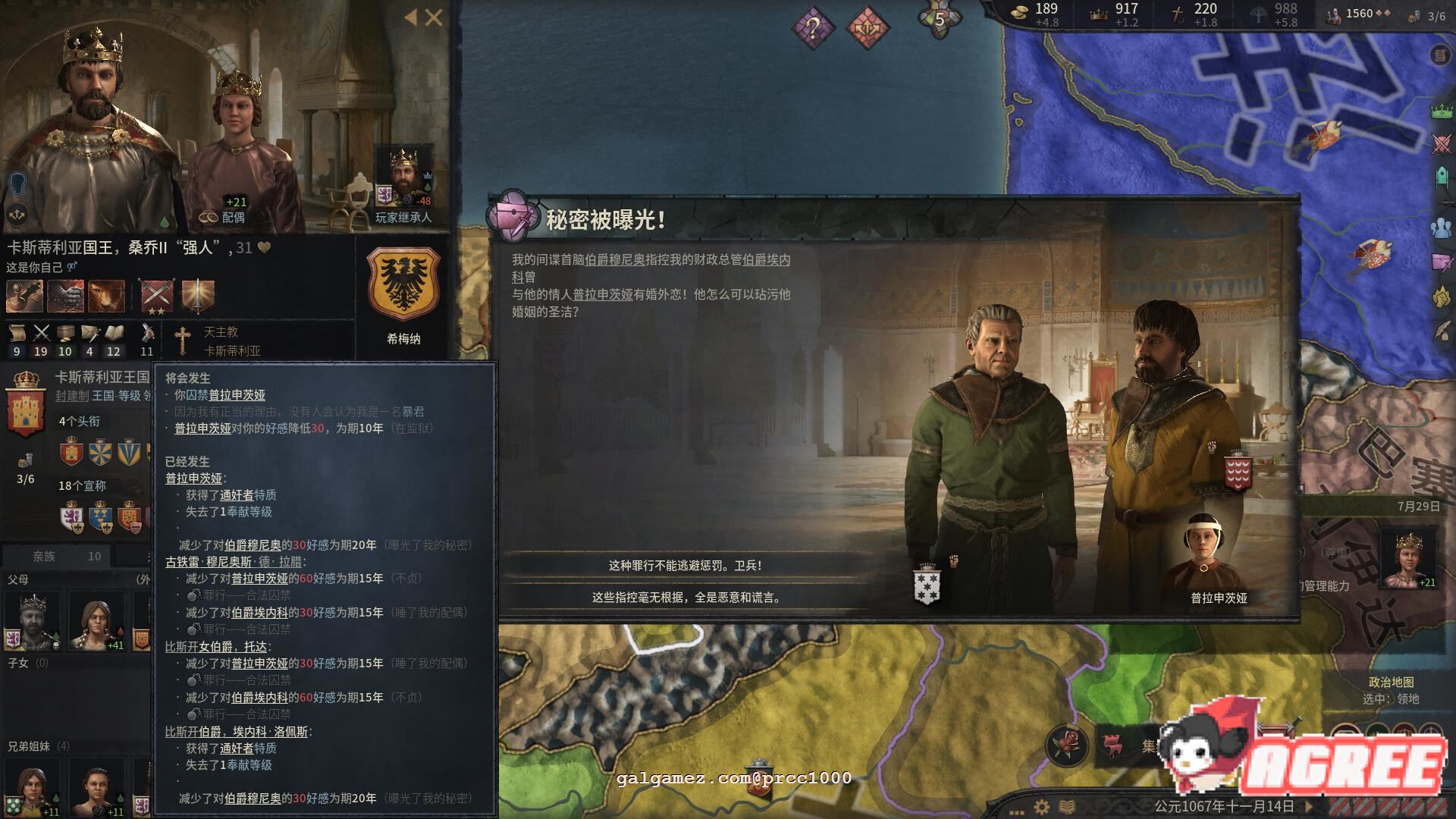This screenshot has height=819, width=1456.
Task: Select the martial skill crossed swords icon
Action: point(40,331)
